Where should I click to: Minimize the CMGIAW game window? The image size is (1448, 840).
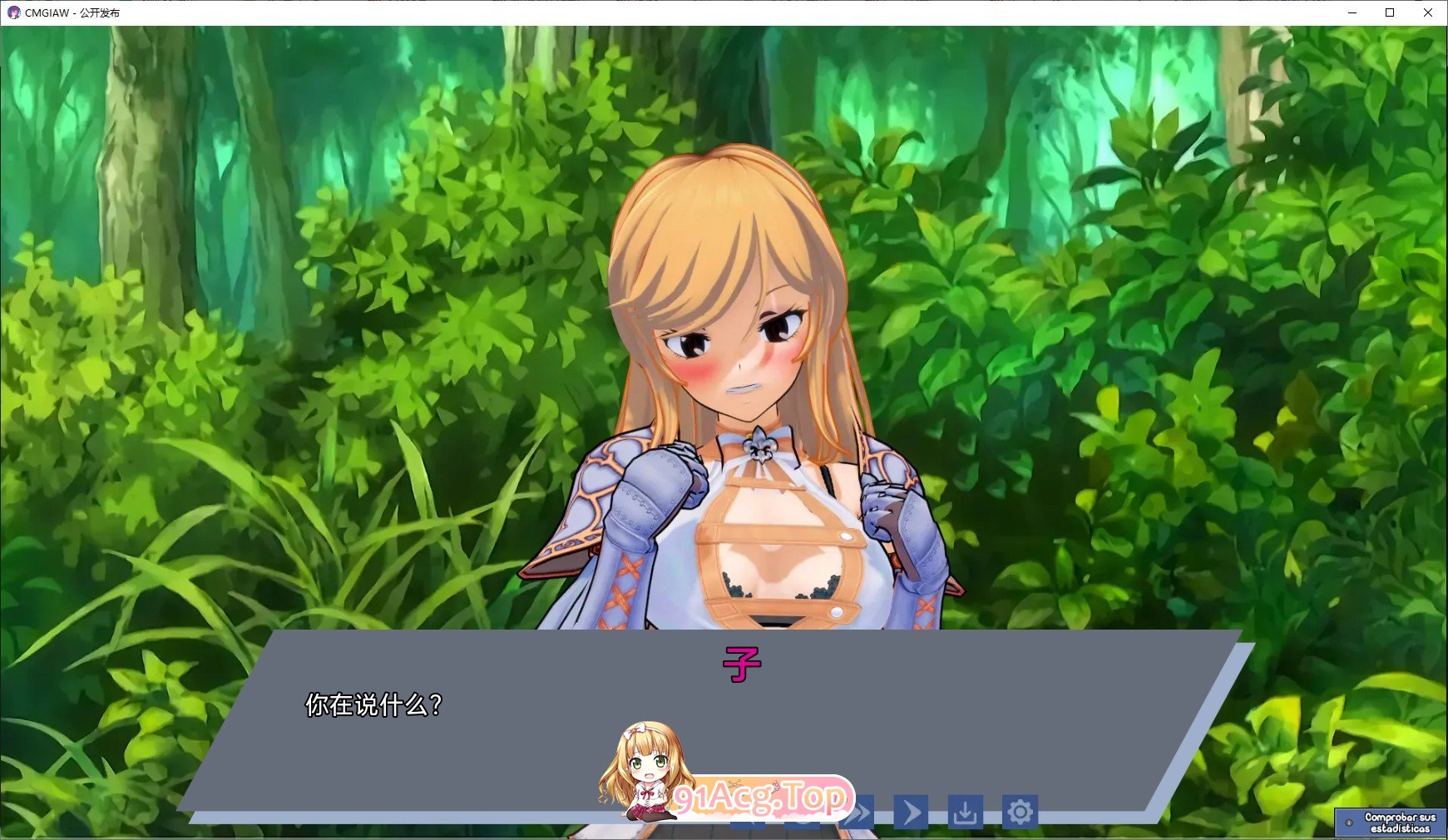coord(1352,12)
